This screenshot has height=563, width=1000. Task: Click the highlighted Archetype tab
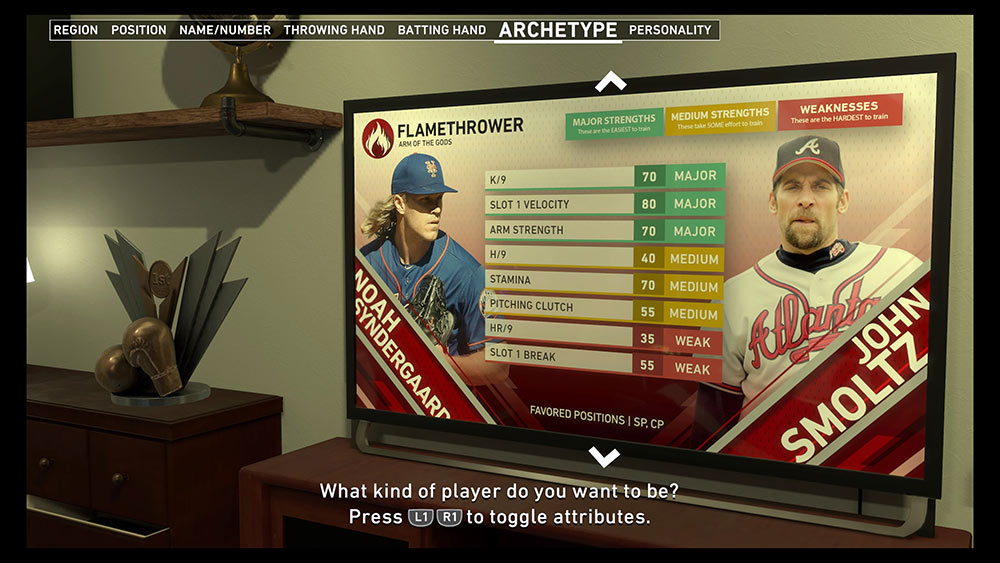coord(558,30)
